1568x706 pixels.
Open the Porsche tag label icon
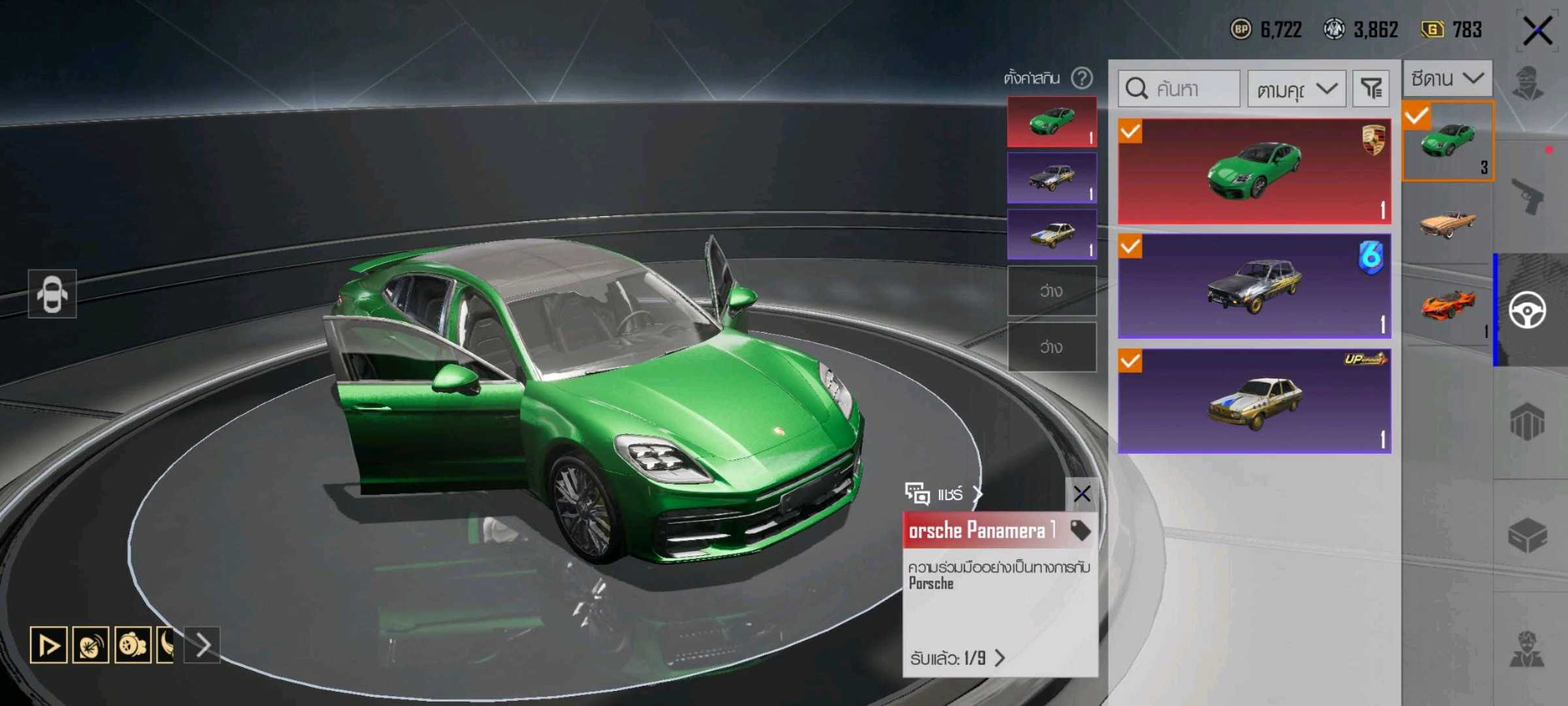[1080, 529]
